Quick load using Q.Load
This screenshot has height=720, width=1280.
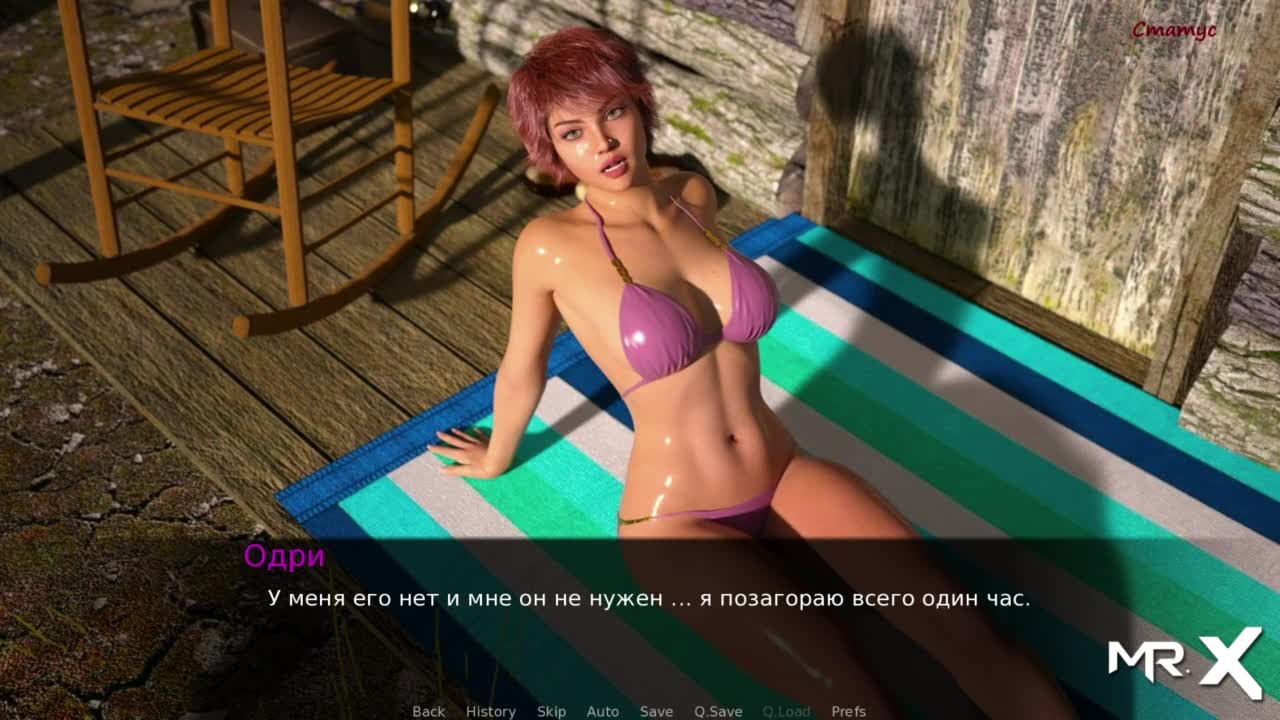[x=786, y=711]
